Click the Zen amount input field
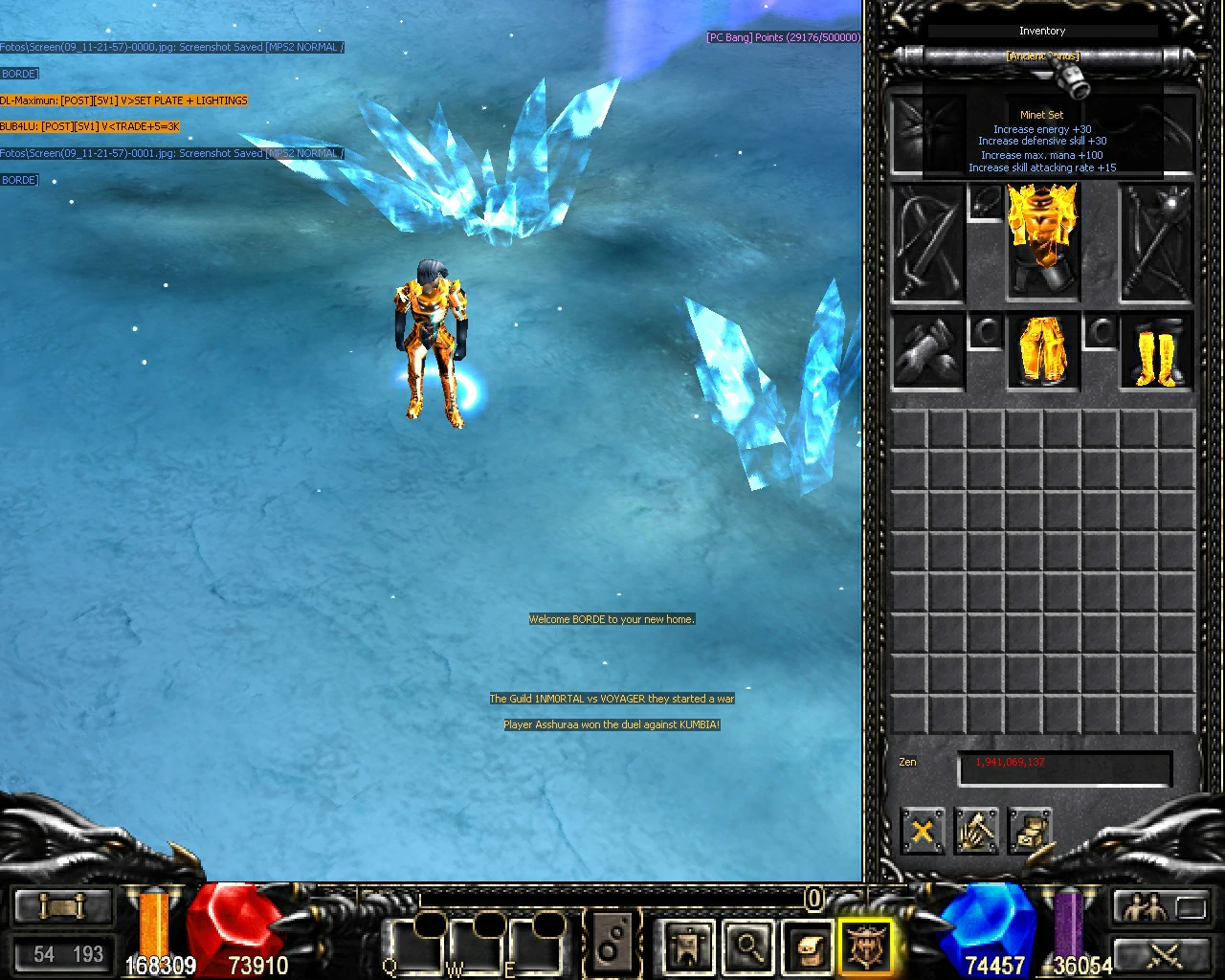Viewport: 1225px width, 980px height. pyautogui.click(x=1064, y=767)
